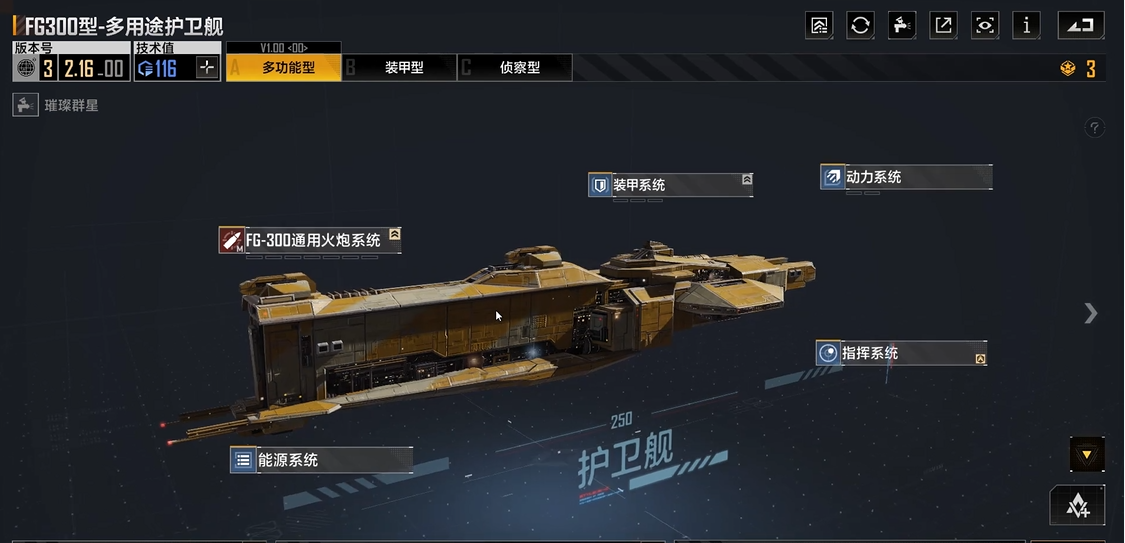Open the rank list chevron icon

tap(1078, 505)
